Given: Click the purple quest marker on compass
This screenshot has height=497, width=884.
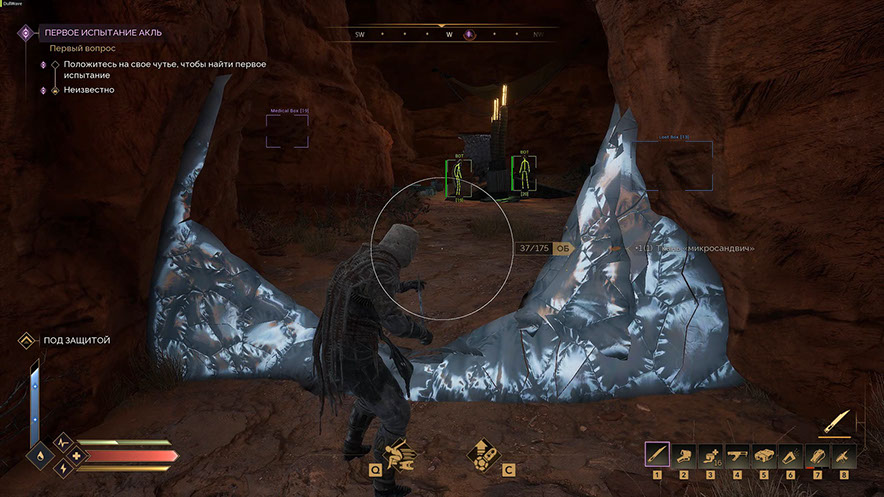Looking at the screenshot, I should (469, 35).
